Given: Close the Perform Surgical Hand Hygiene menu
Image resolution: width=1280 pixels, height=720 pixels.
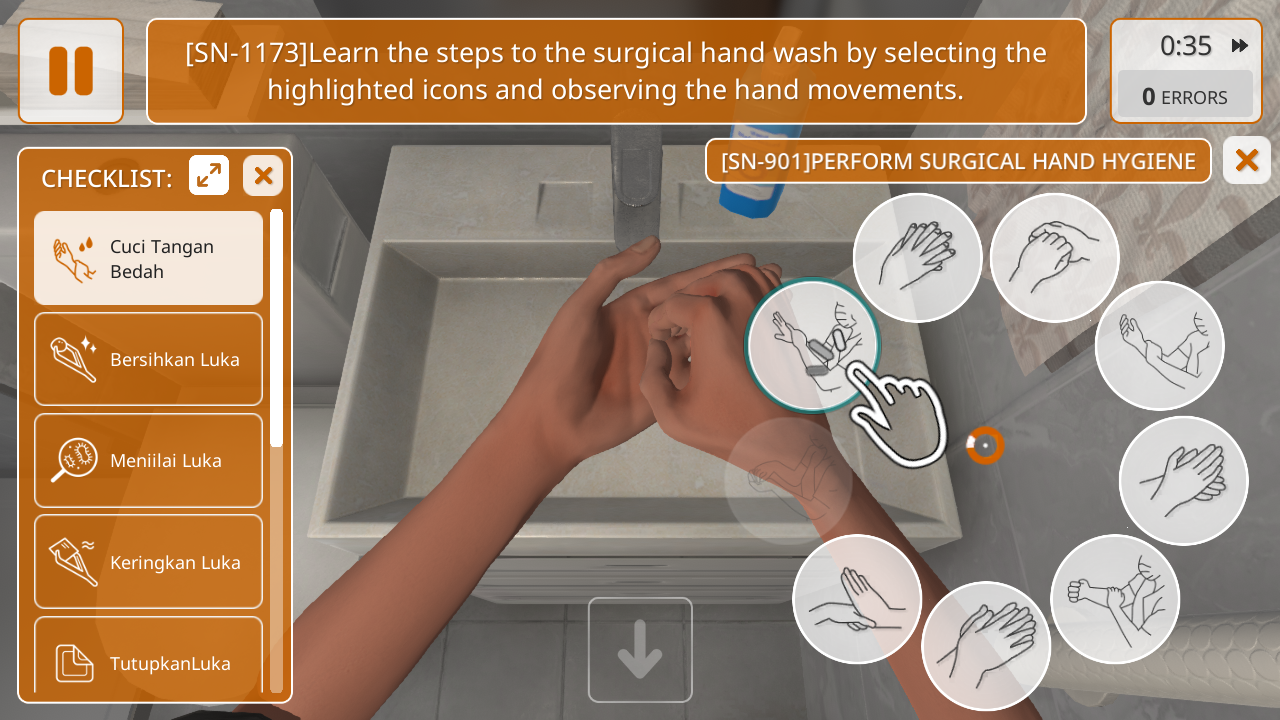Looking at the screenshot, I should [1246, 160].
